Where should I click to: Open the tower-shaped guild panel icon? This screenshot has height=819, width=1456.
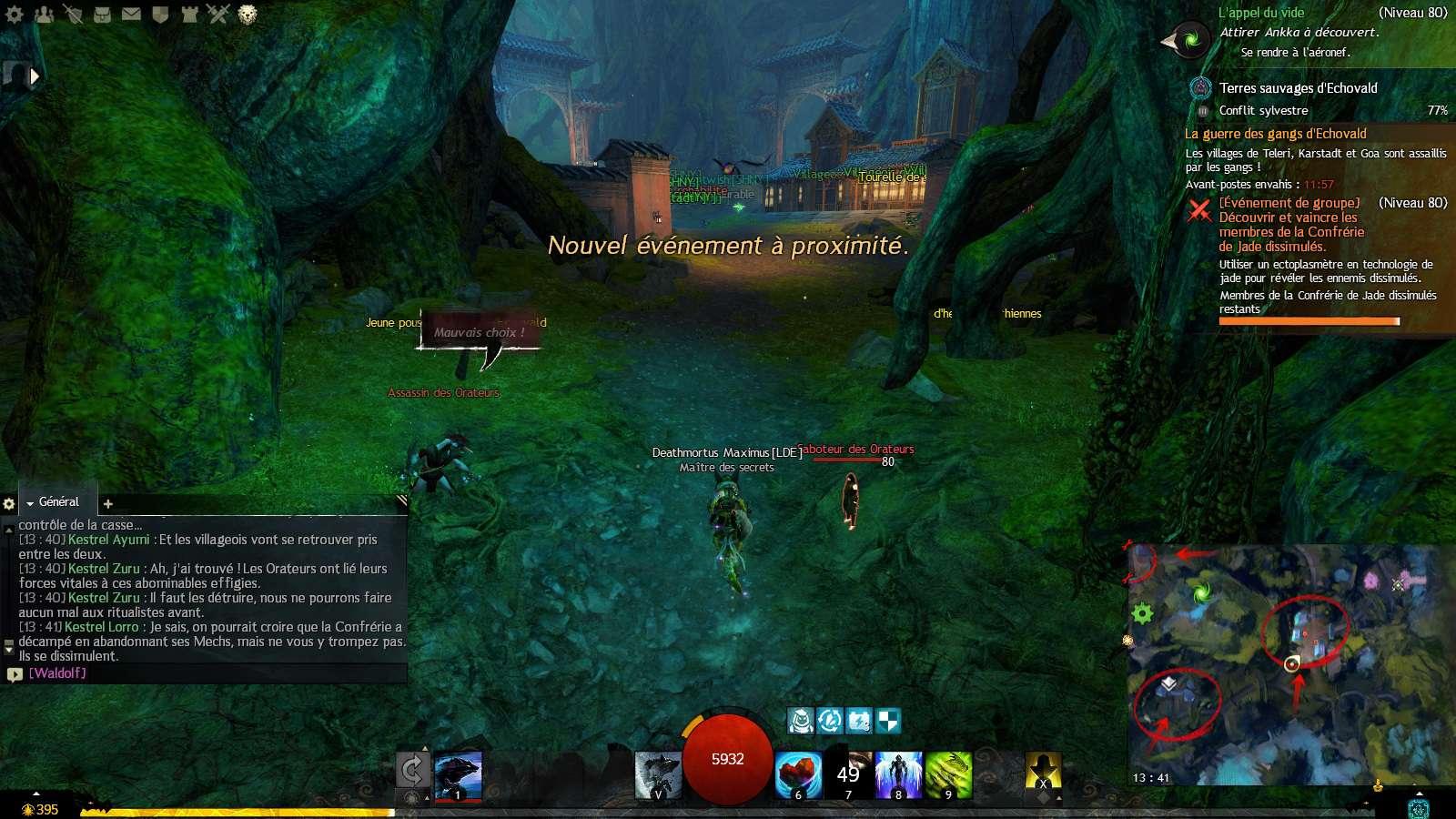pyautogui.click(x=189, y=15)
